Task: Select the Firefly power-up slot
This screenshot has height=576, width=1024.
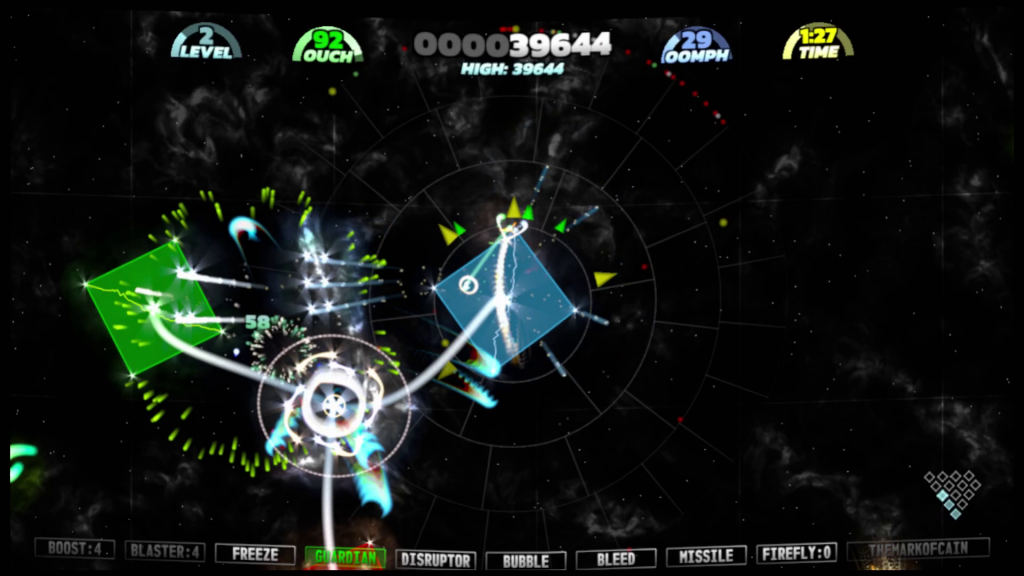Action: click(x=796, y=553)
